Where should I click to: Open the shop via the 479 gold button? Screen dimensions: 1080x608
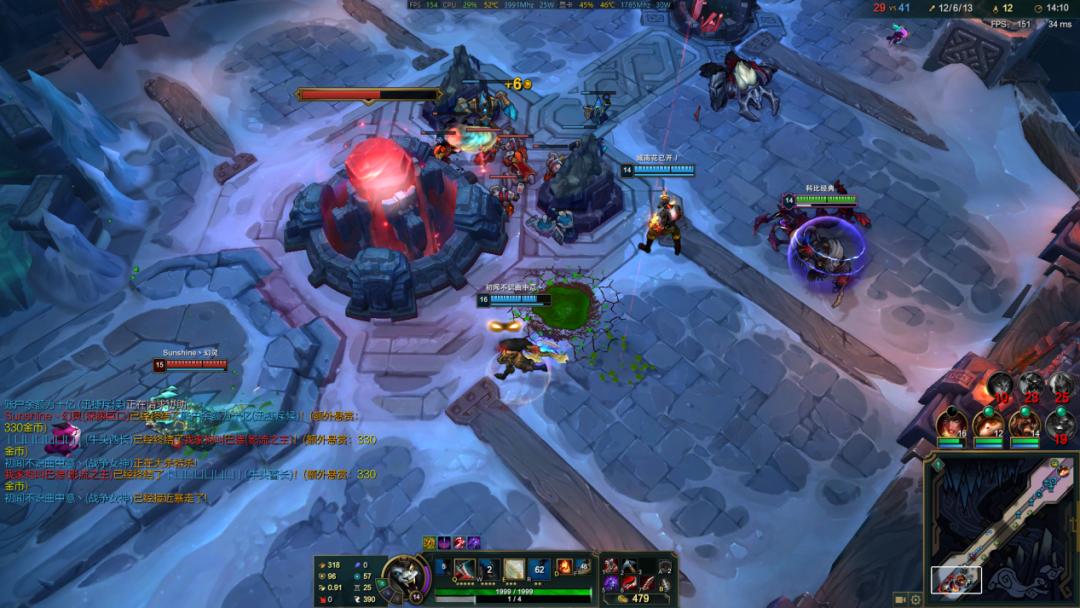pos(635,598)
